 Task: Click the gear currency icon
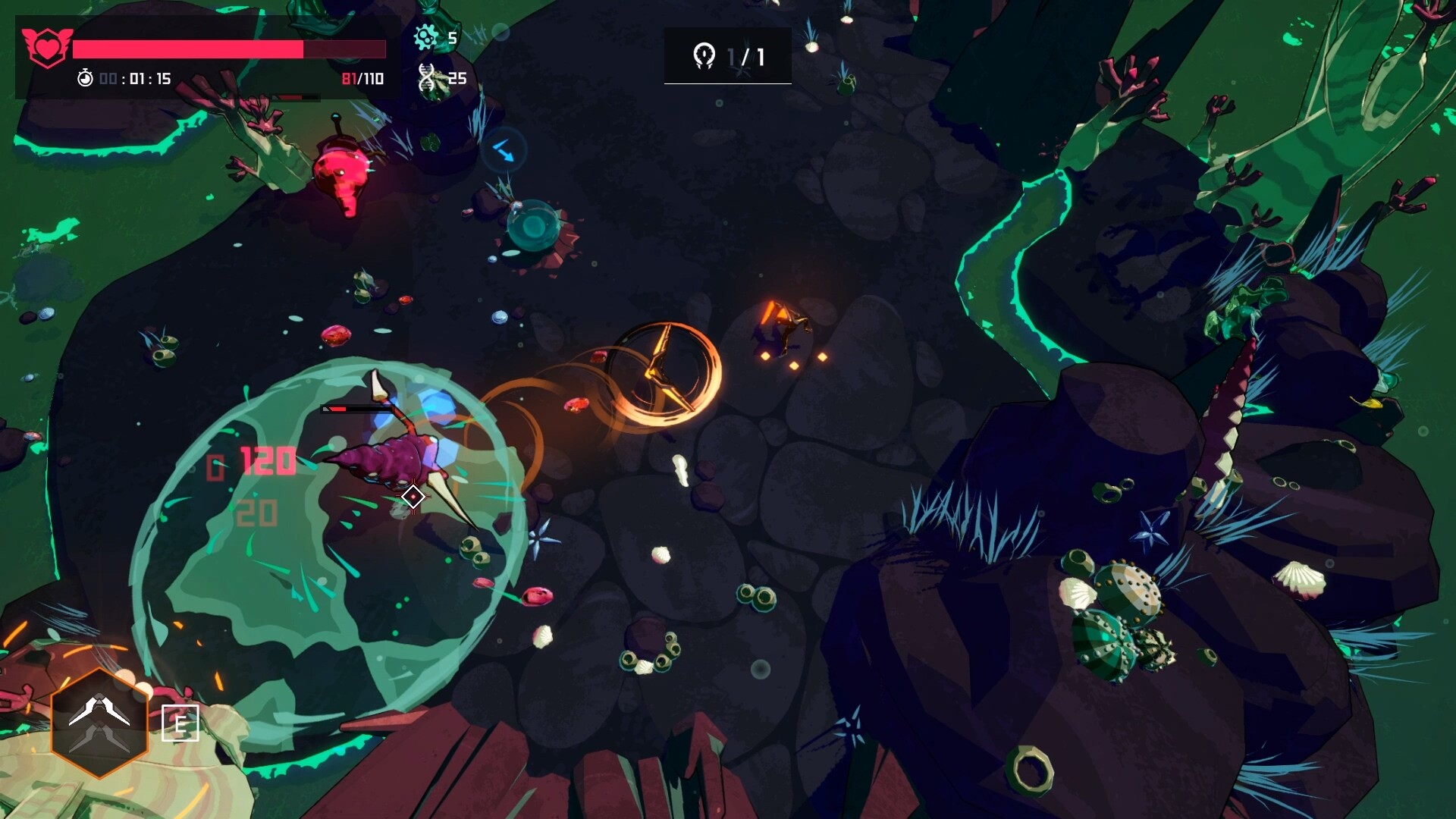click(x=426, y=37)
